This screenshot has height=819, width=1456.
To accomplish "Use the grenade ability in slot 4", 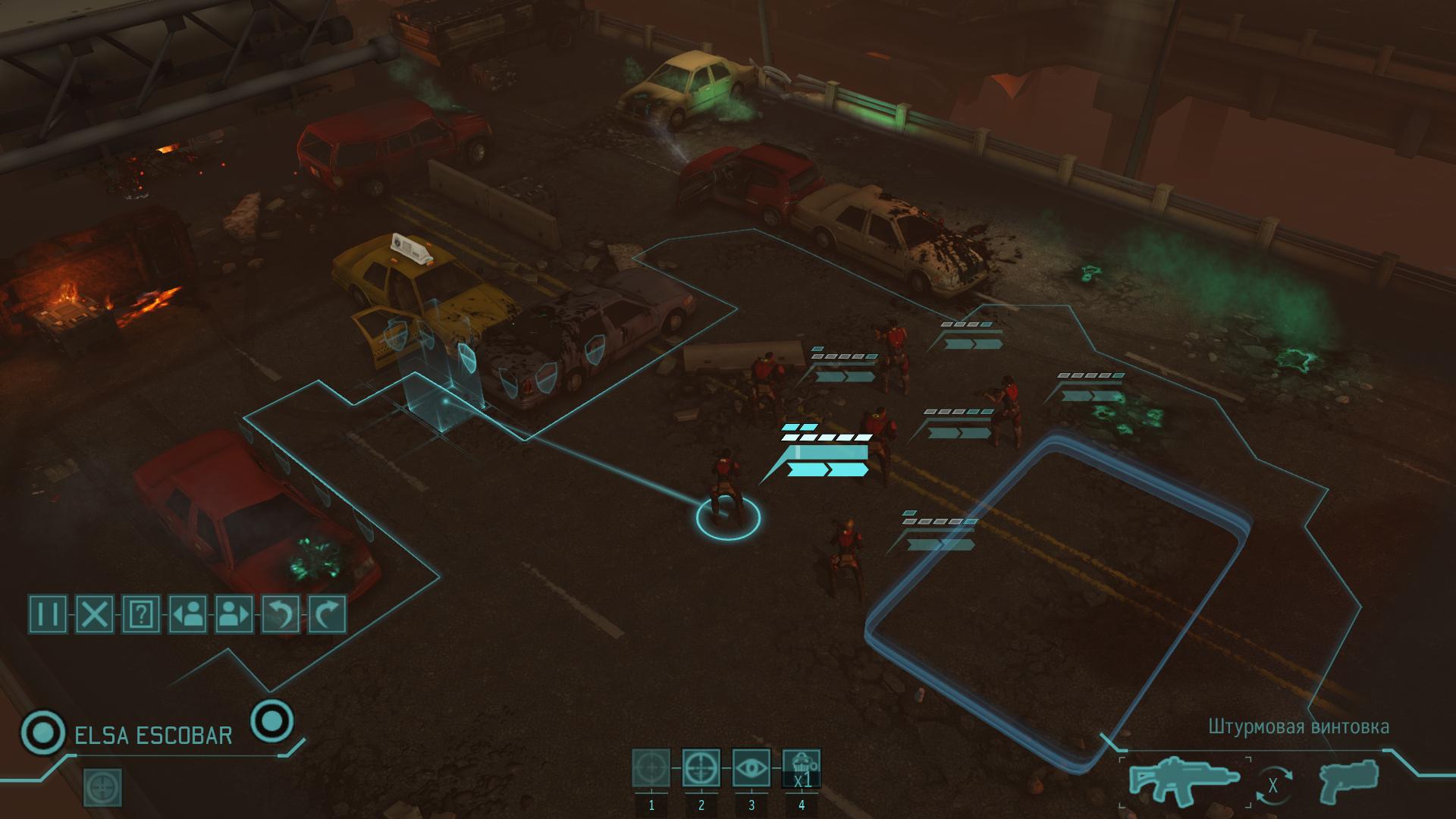I will click(x=802, y=768).
